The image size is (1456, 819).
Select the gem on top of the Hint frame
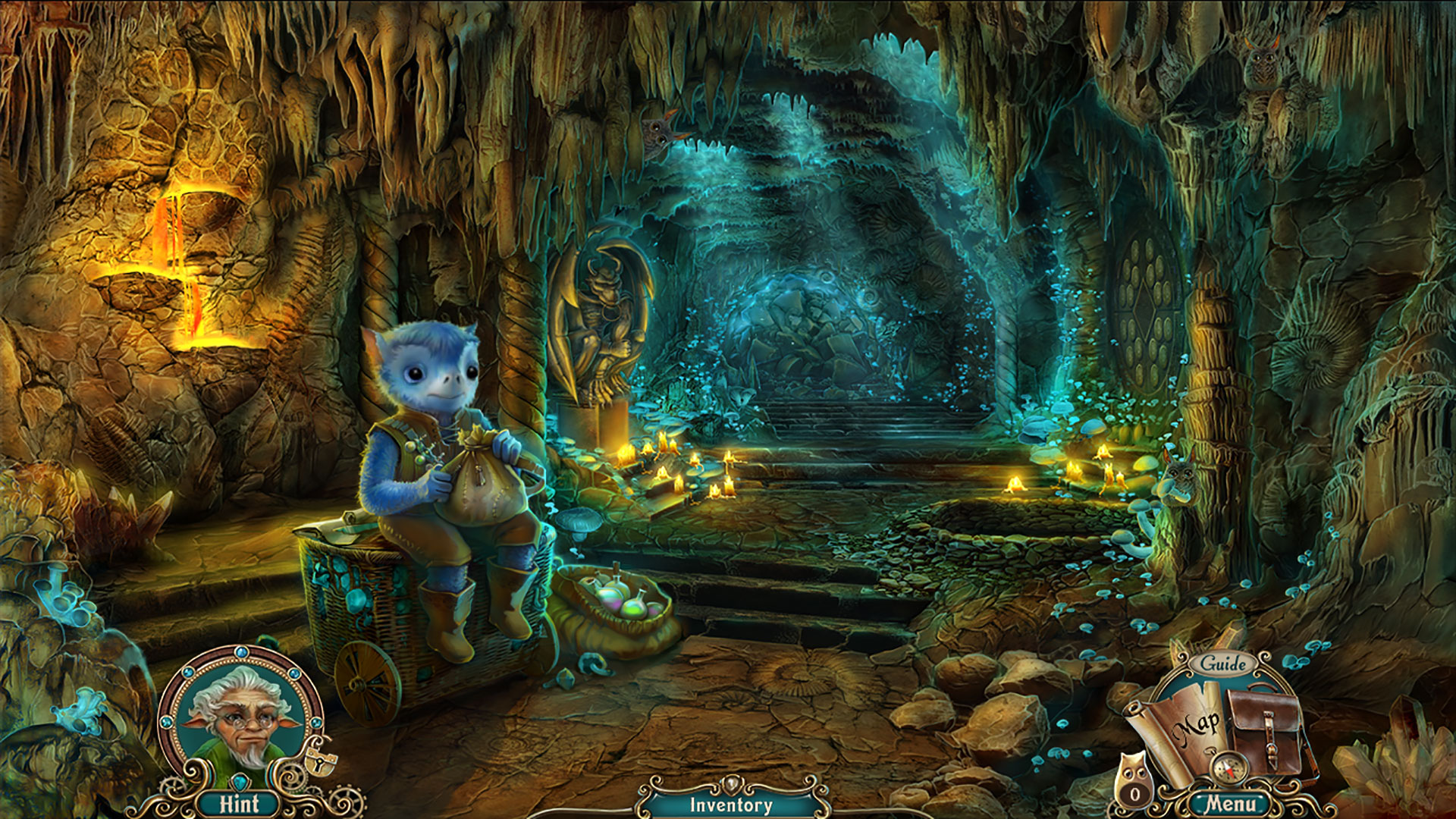coord(241,653)
